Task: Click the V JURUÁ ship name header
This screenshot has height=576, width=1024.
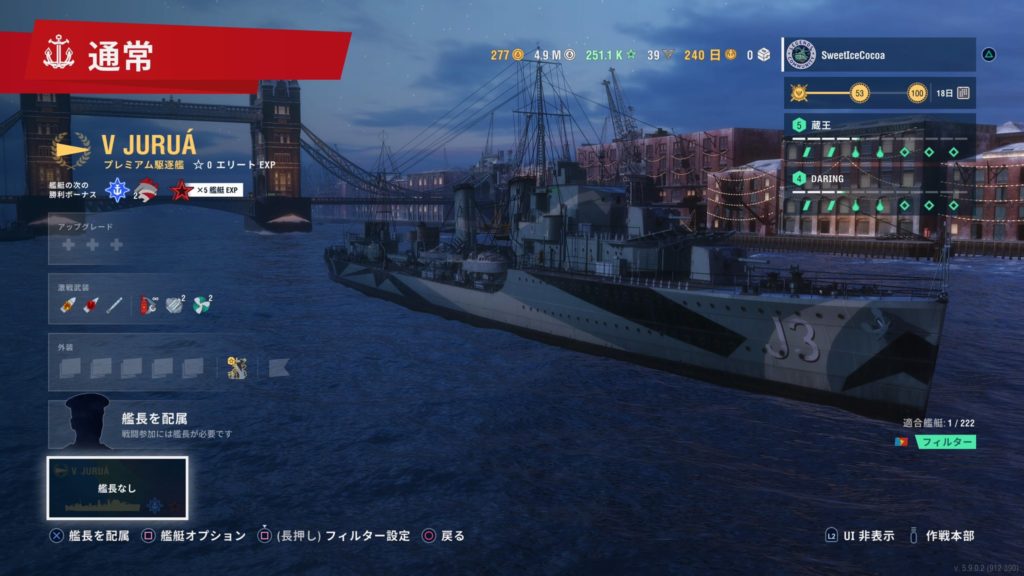Action: tap(150, 146)
